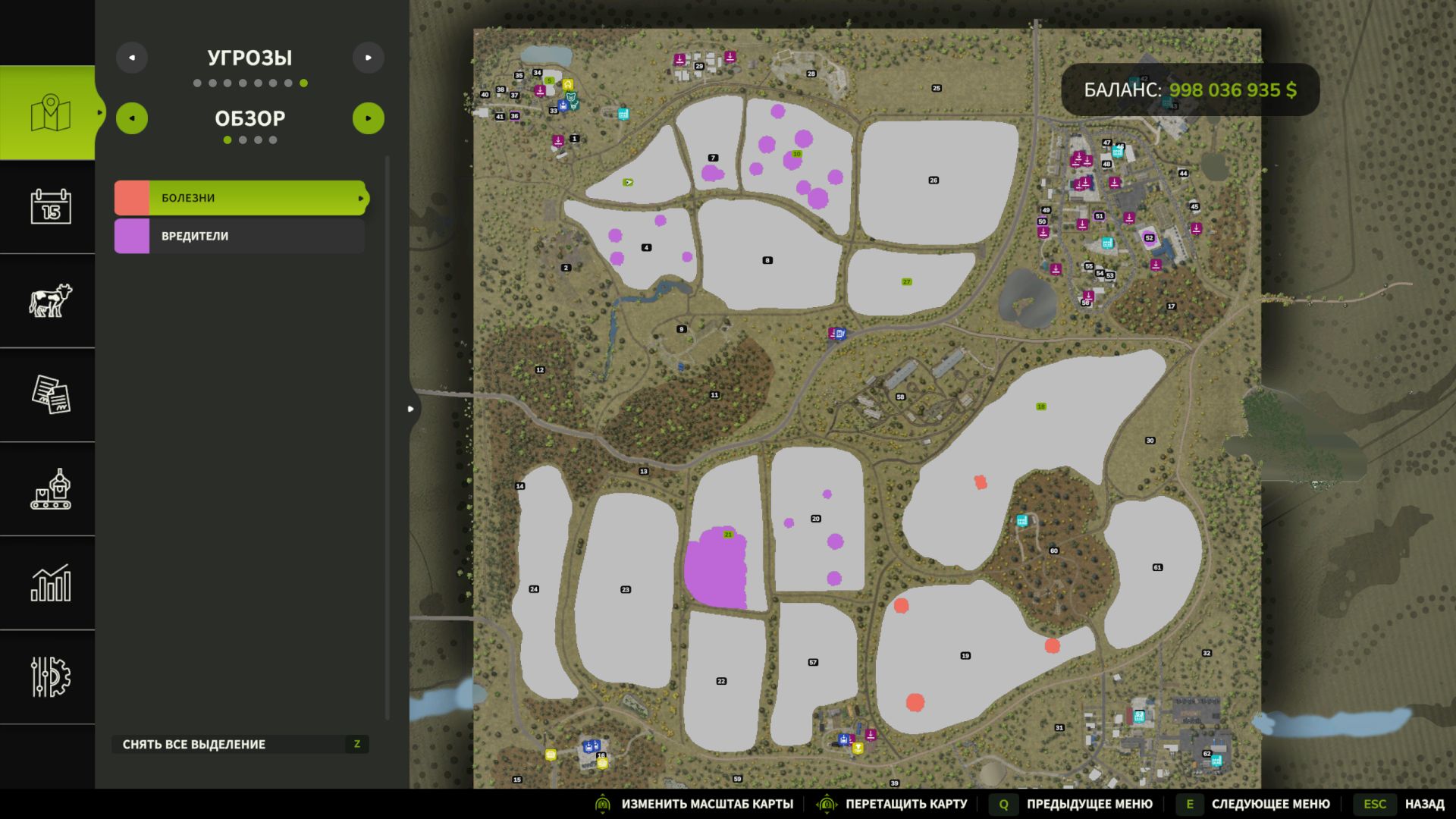Select next page right of ОБЗОР
The height and width of the screenshot is (819, 1456).
369,118
